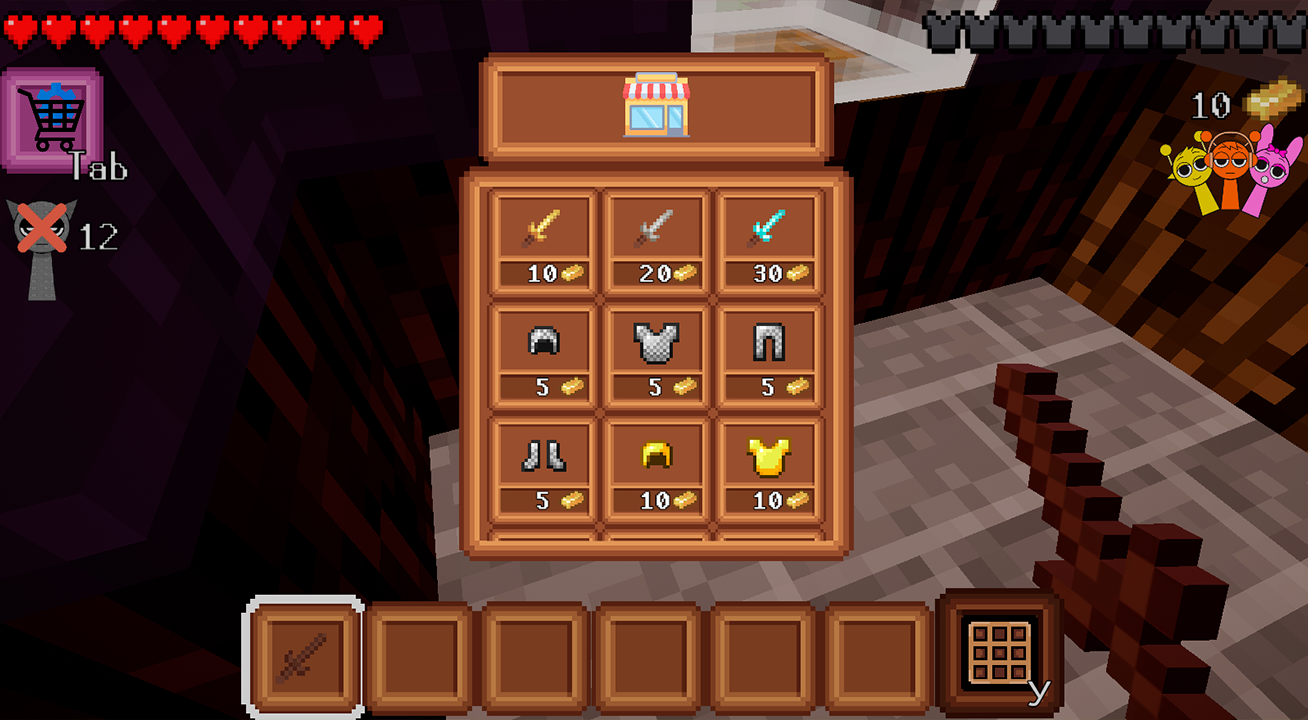1308x720 pixels.
Task: Select an empty hotbar slot
Action: 416,650
